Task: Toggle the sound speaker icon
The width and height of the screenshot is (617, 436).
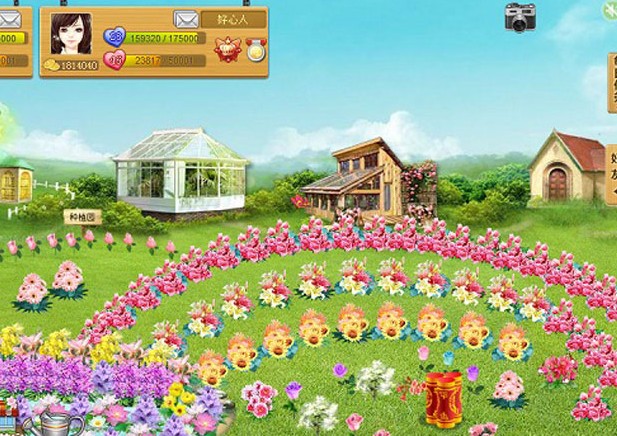Action: [x=608, y=9]
